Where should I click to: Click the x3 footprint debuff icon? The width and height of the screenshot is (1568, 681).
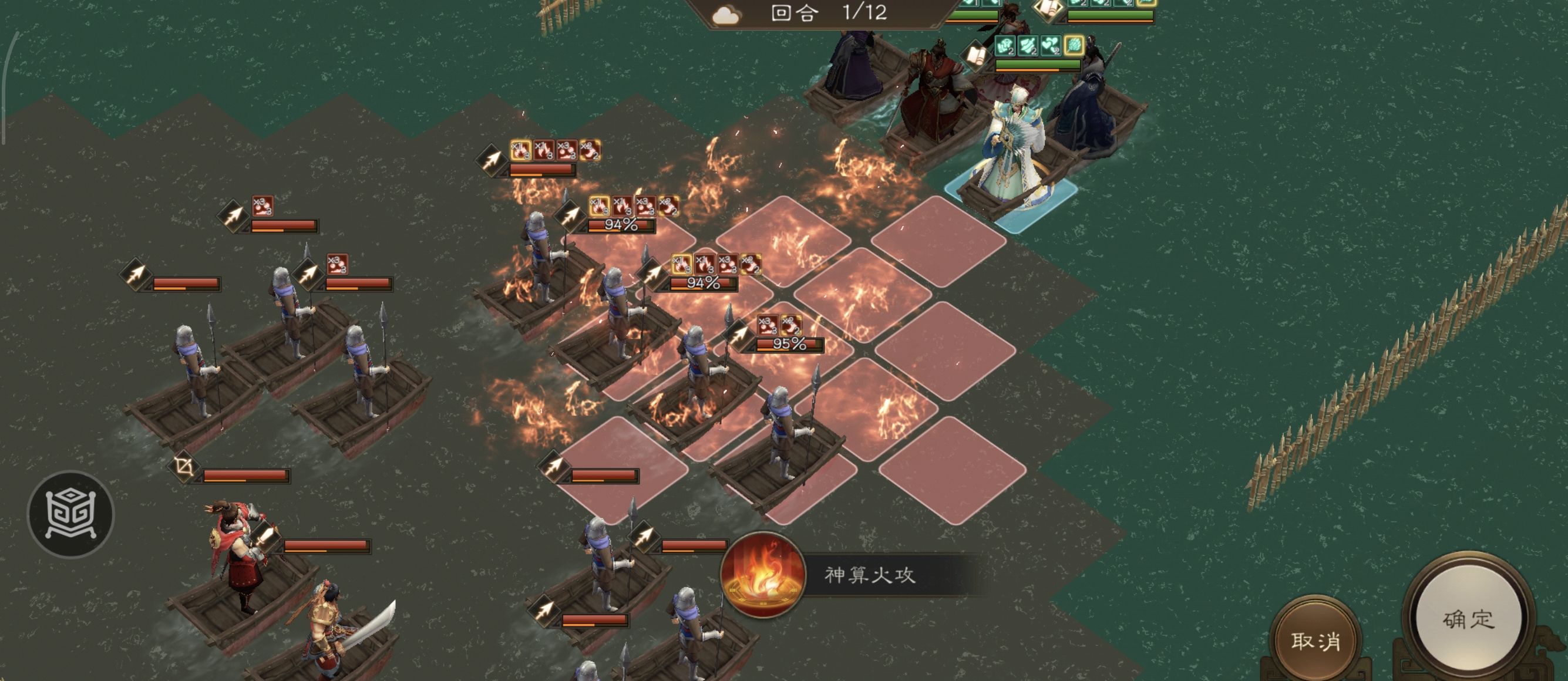(568, 151)
